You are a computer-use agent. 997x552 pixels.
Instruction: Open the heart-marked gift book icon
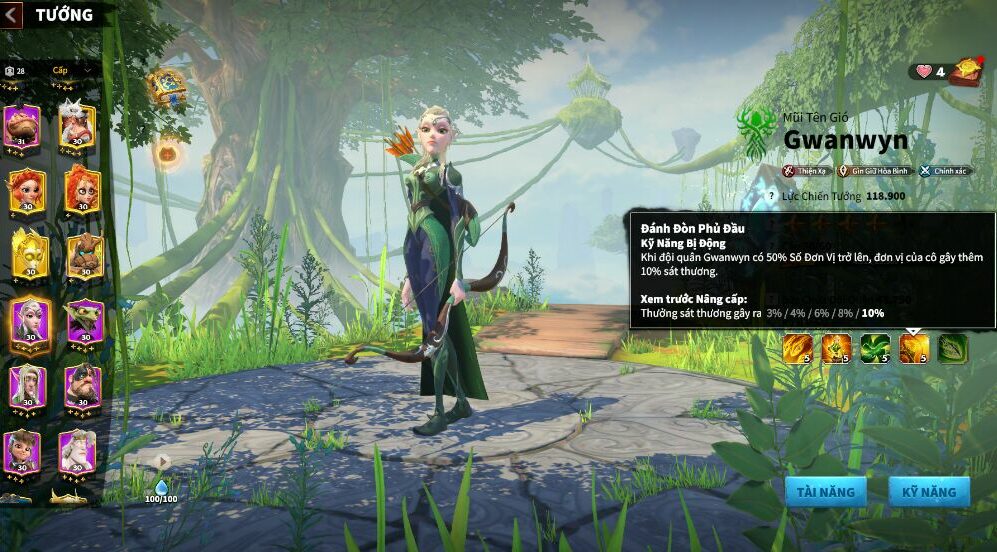tap(966, 71)
